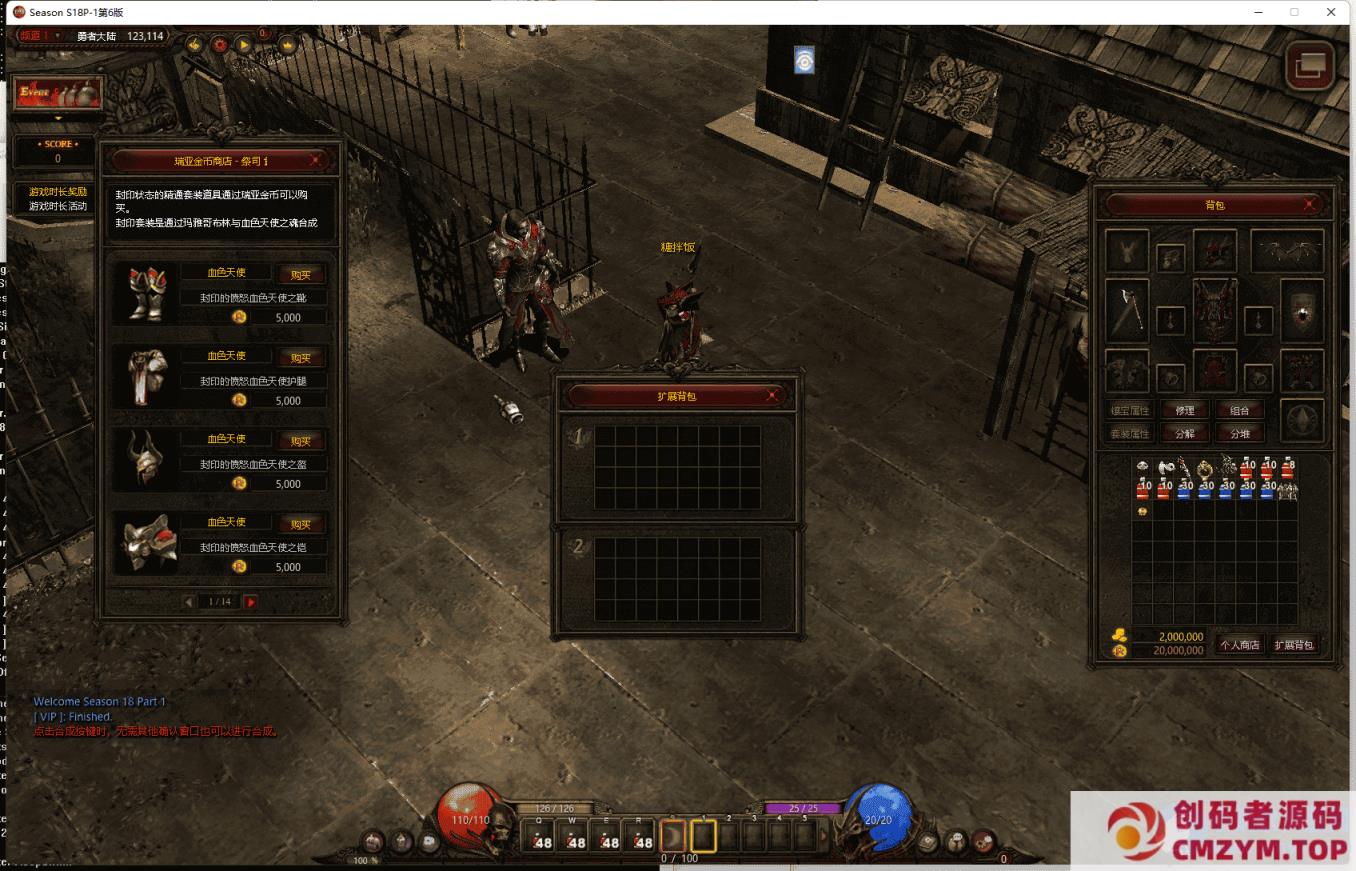Maximize the game window

pos(1294,12)
